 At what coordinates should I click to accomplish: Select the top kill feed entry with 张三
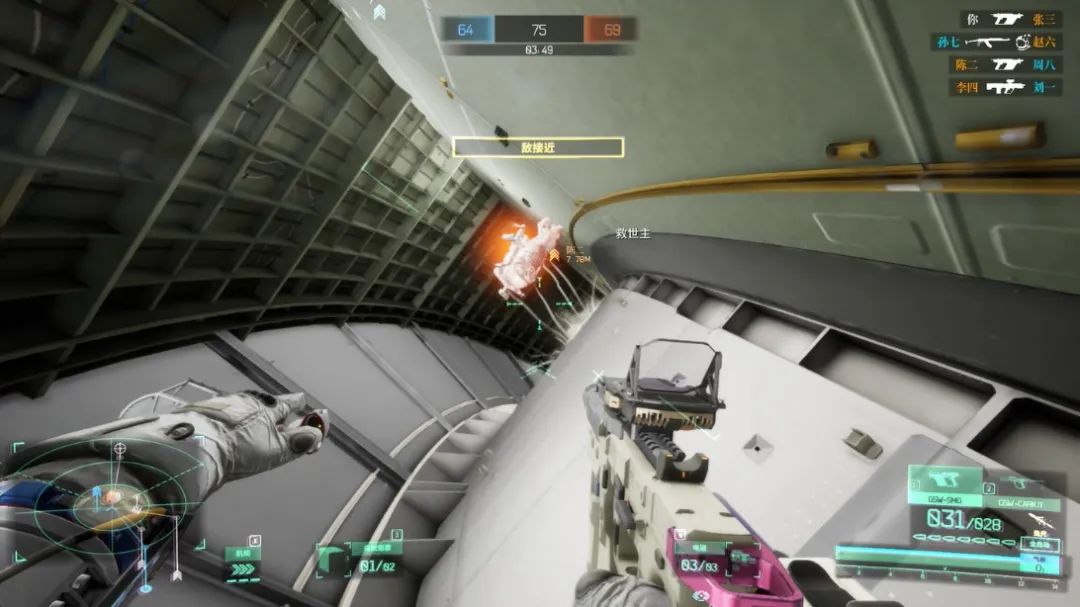1009,19
